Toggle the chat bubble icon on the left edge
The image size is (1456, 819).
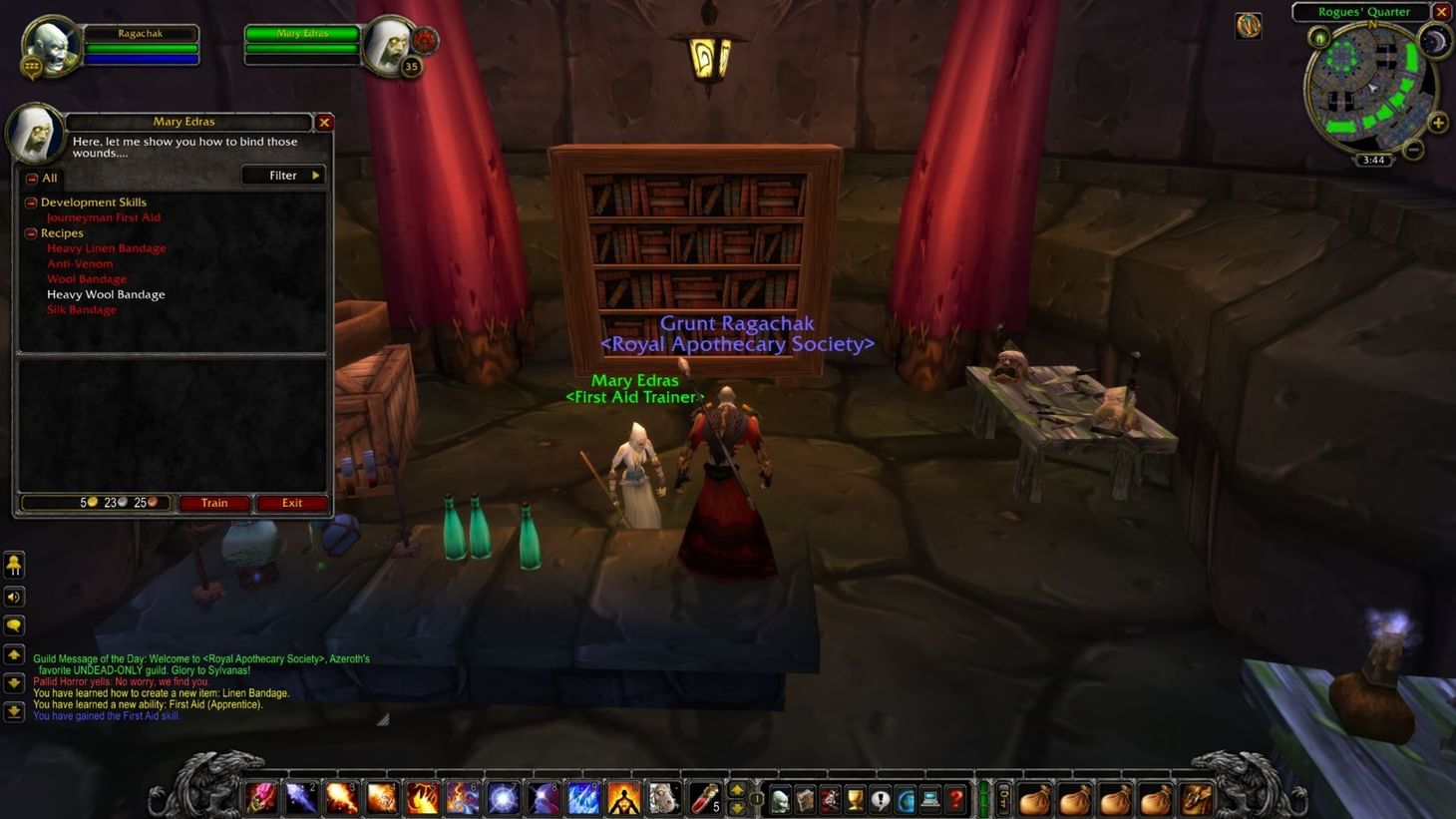[14, 625]
